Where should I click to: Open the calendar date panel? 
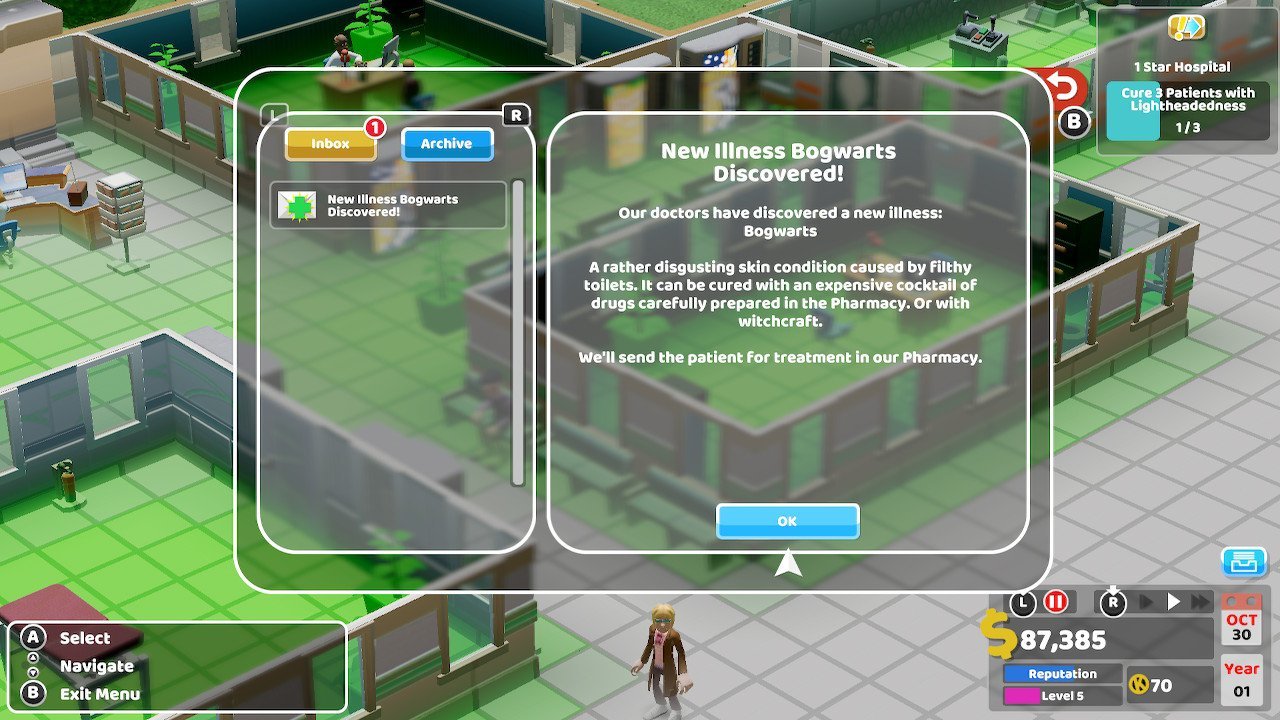1242,620
